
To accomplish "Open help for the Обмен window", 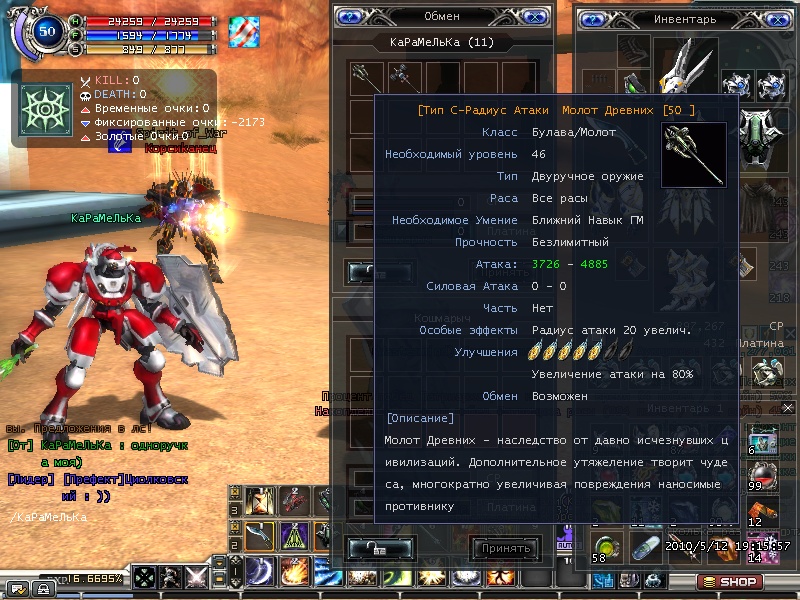I will pos(349,16).
